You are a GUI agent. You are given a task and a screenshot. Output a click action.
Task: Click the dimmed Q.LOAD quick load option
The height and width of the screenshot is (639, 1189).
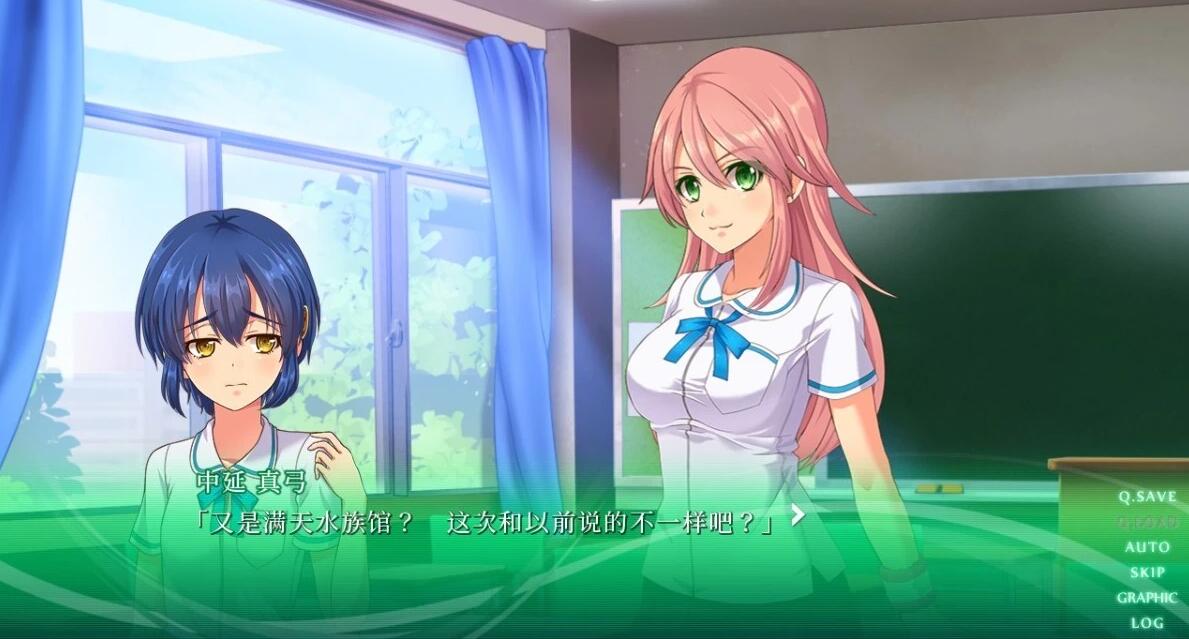click(x=1147, y=522)
